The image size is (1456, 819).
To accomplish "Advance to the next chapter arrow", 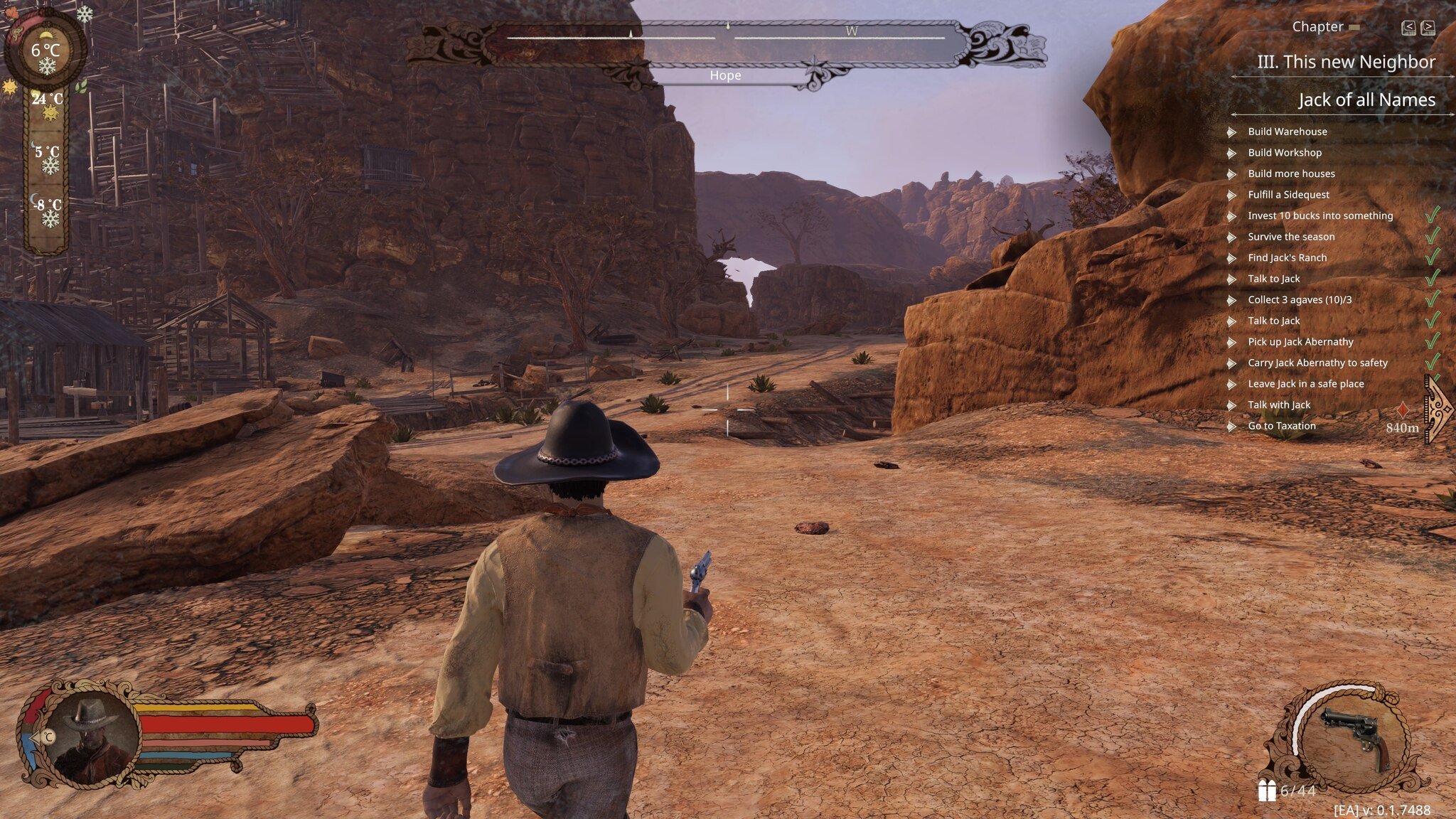I will point(1428,28).
